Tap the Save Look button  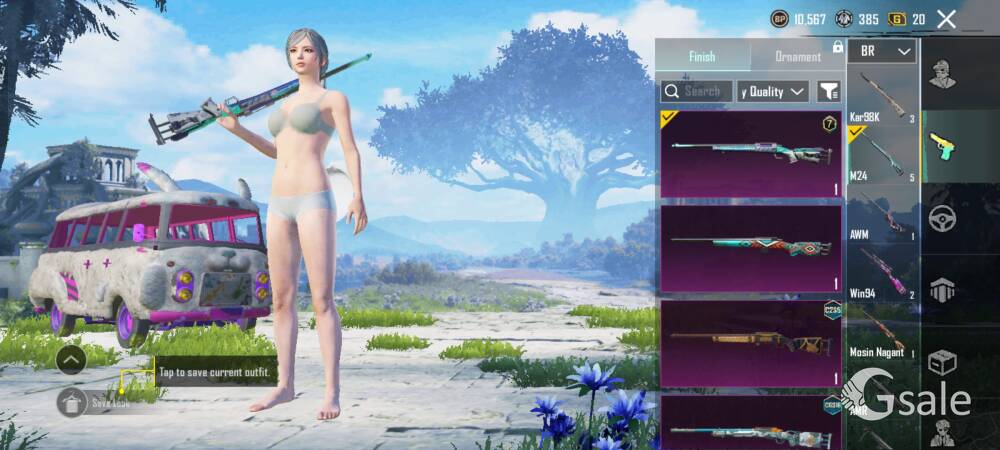[97, 403]
